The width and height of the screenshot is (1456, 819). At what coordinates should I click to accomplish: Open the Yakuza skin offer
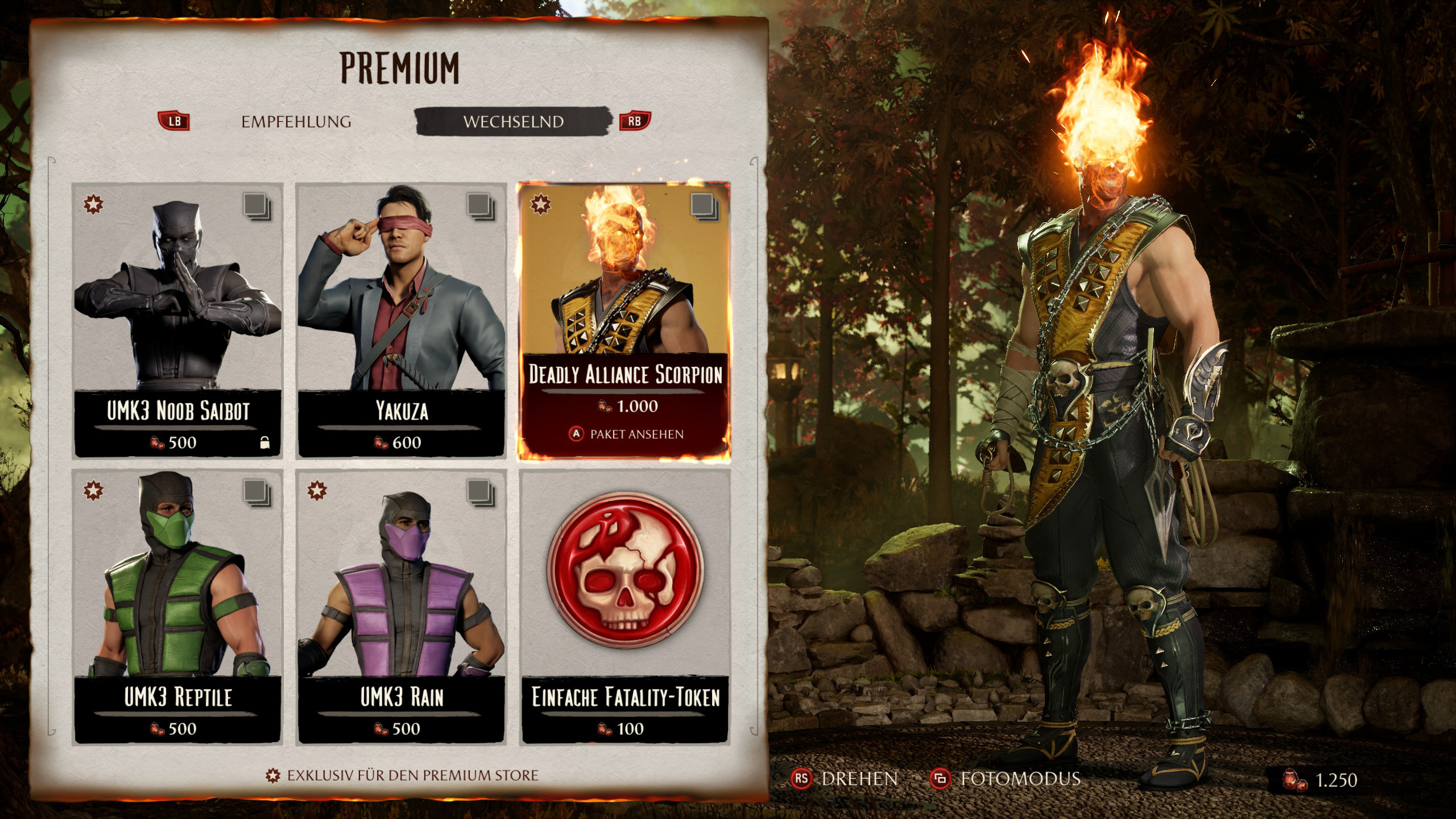[402, 320]
